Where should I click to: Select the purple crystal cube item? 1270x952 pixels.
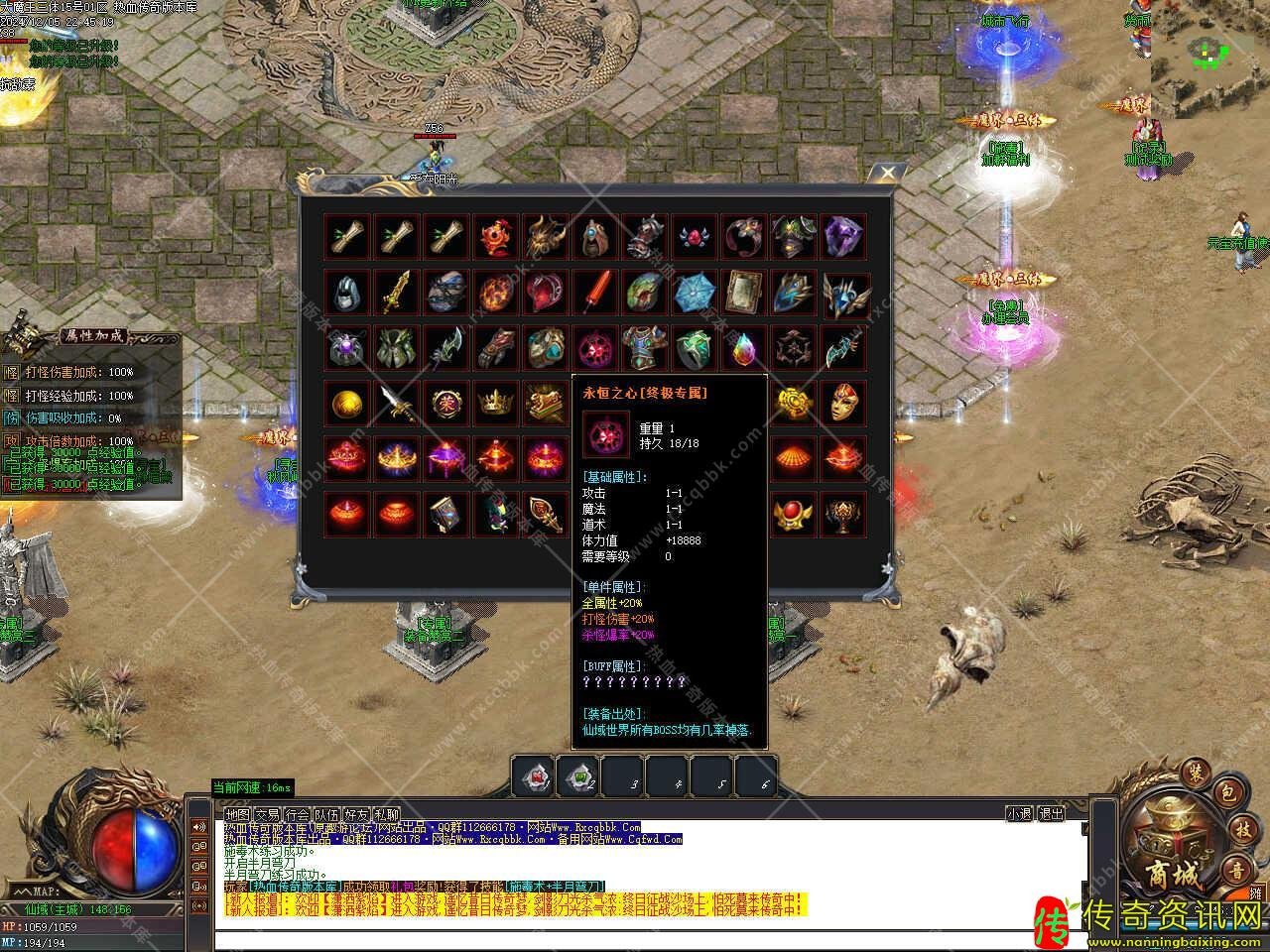(844, 238)
